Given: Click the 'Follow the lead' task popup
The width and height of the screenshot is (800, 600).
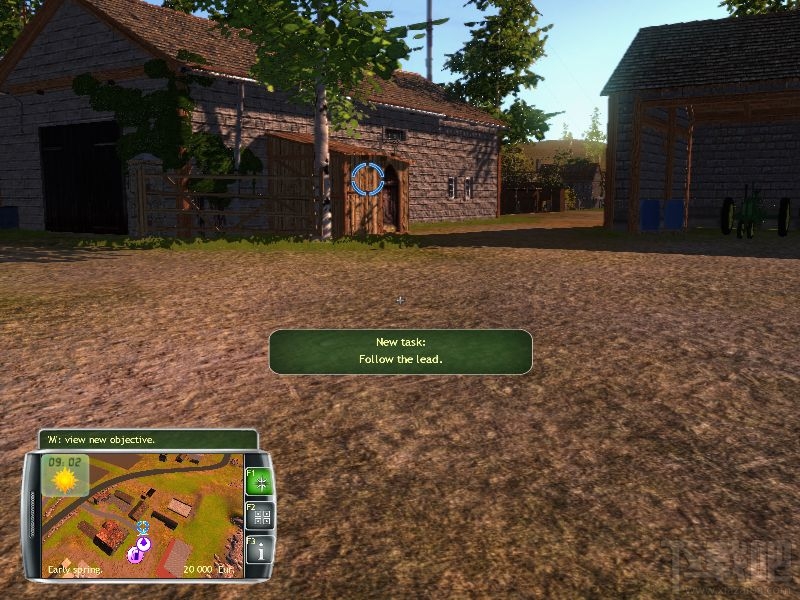Looking at the screenshot, I should pyautogui.click(x=400, y=351).
